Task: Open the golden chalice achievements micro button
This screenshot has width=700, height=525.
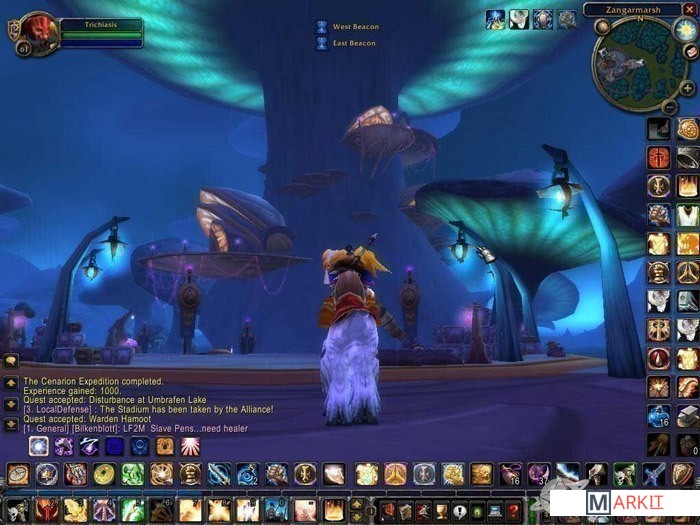Action: point(441,510)
